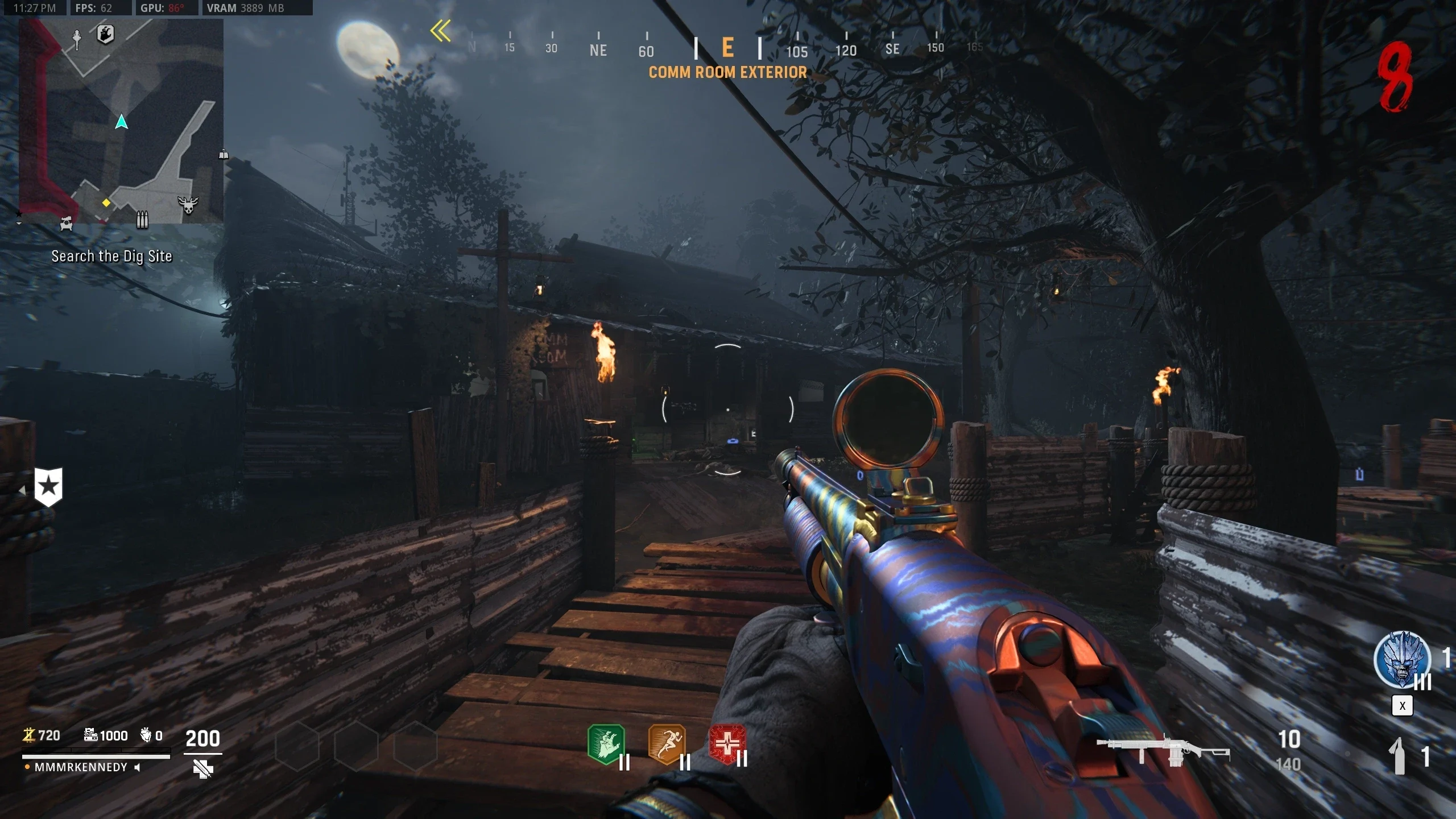Image resolution: width=1456 pixels, height=819 pixels.
Task: Click the compass bar's E heading
Action: pos(727,48)
